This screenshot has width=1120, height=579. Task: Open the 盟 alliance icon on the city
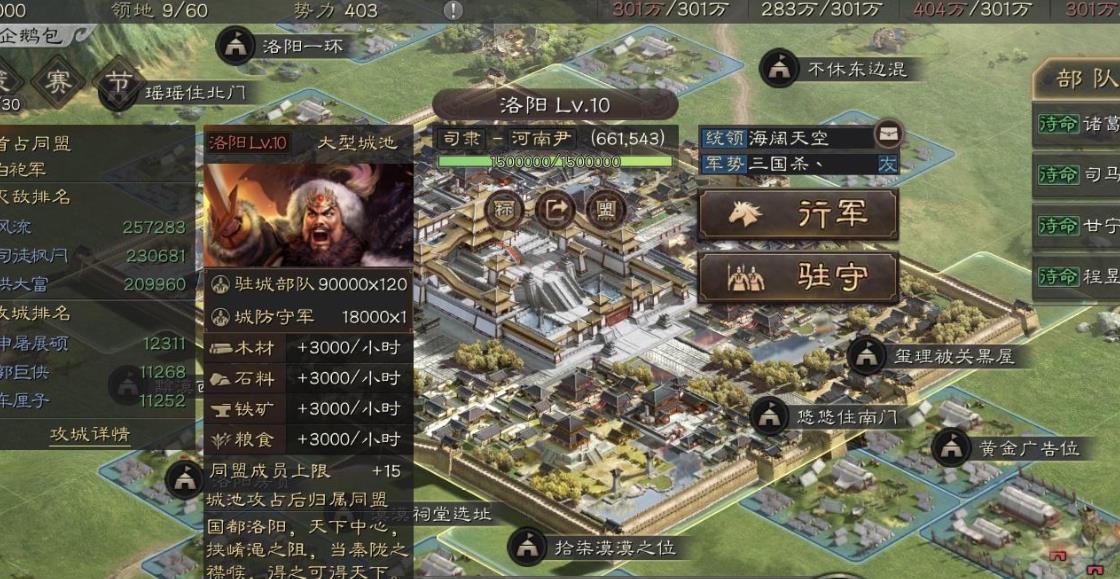point(604,210)
